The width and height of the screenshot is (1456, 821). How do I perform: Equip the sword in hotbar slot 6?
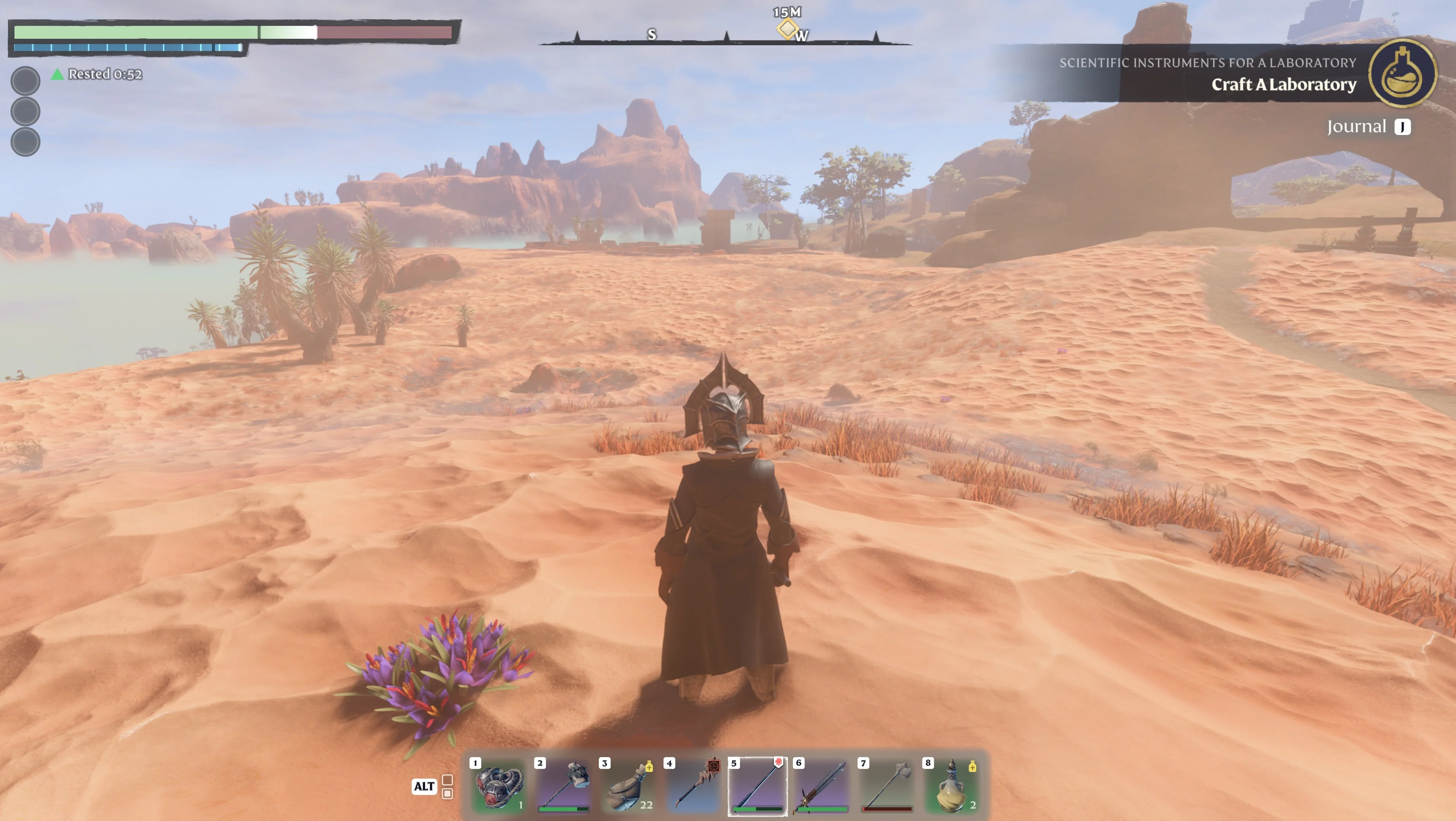[x=824, y=786]
